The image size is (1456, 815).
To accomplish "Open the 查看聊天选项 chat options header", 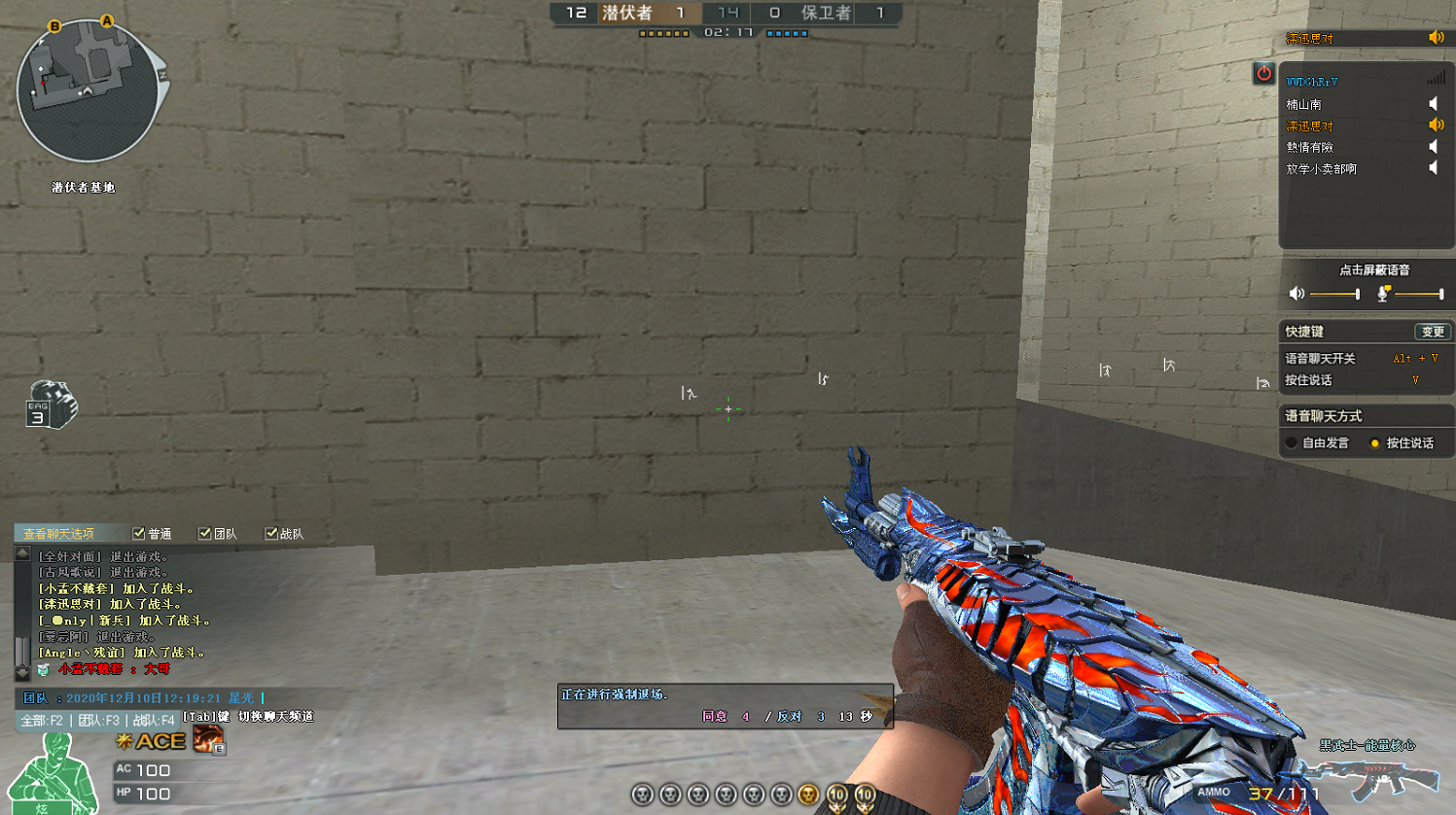I will coord(59,534).
